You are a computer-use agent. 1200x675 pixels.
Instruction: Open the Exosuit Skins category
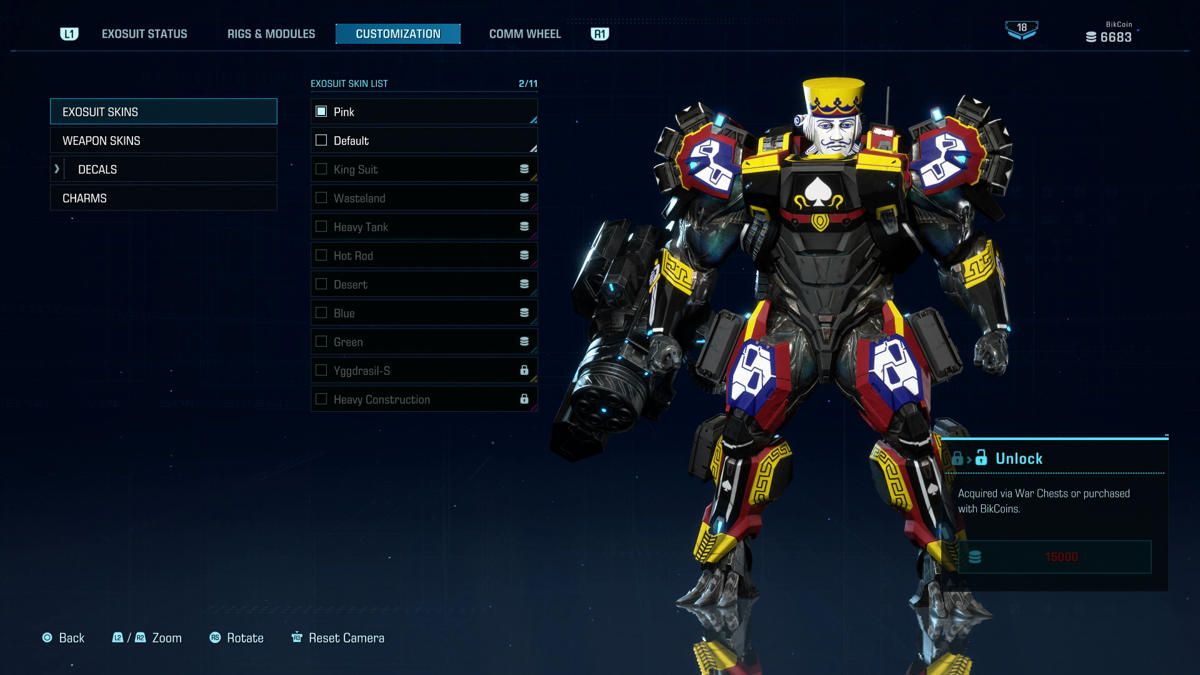point(163,112)
